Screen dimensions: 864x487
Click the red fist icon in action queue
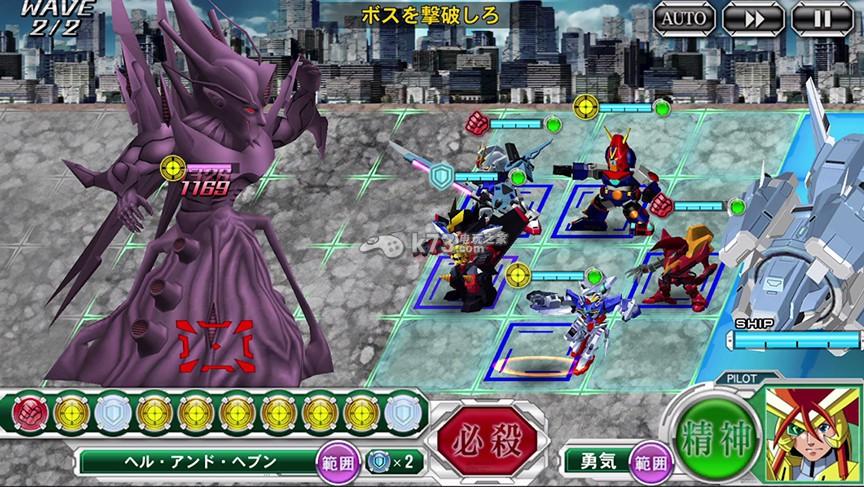31,410
